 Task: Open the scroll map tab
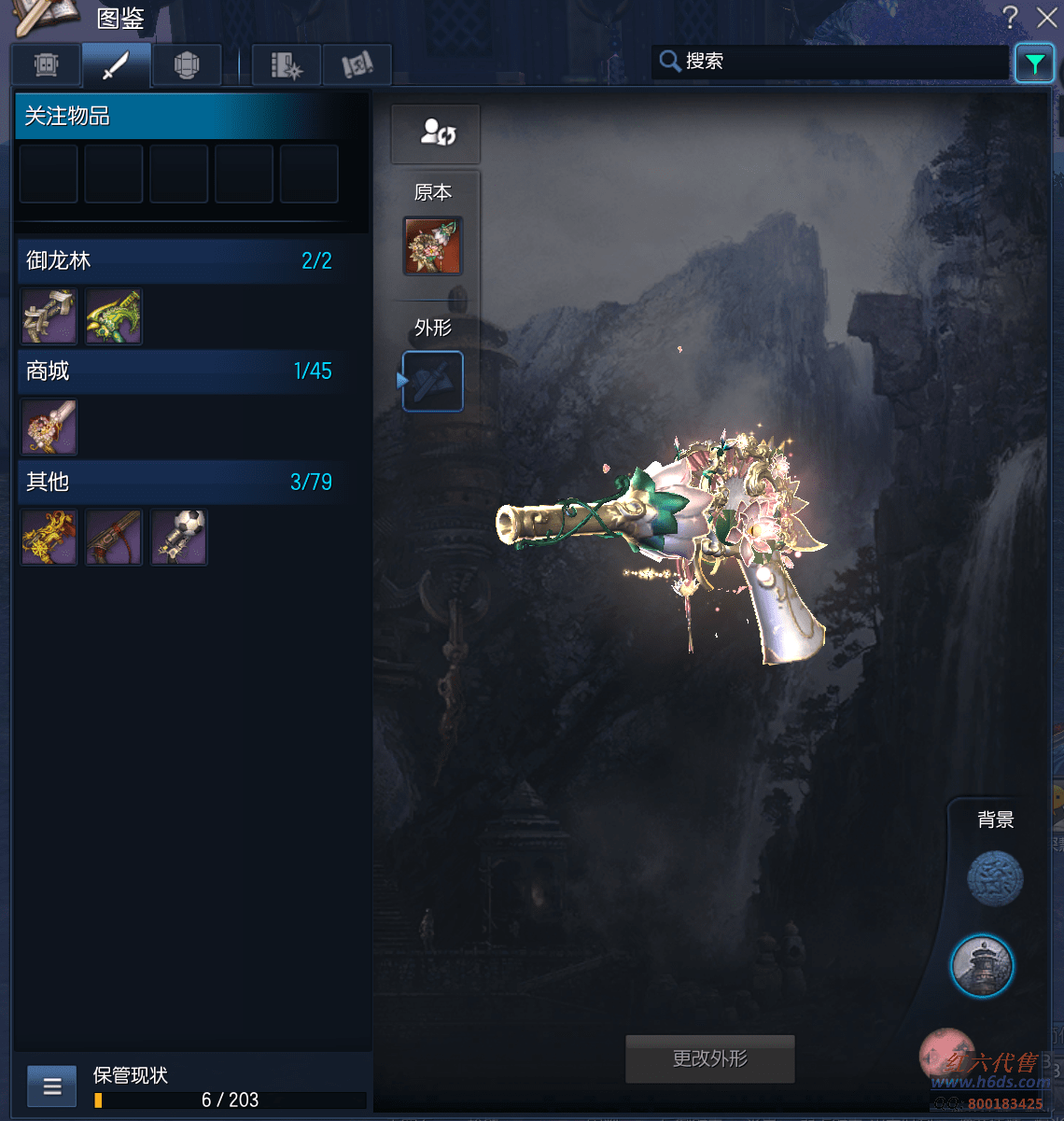357,65
